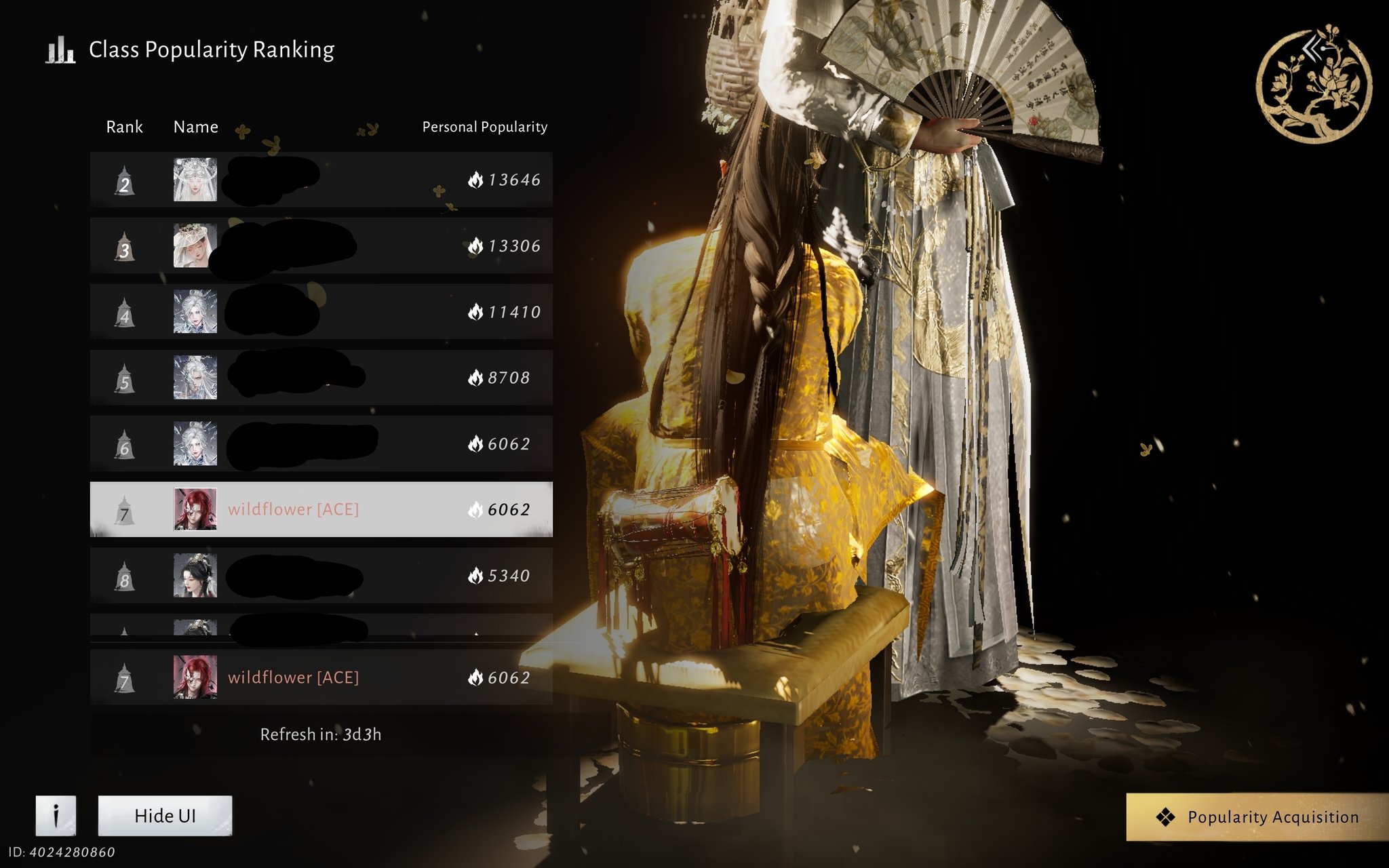Click the pinned wildflower [ACE] row above Refresh
1389x868 pixels.
(321, 677)
